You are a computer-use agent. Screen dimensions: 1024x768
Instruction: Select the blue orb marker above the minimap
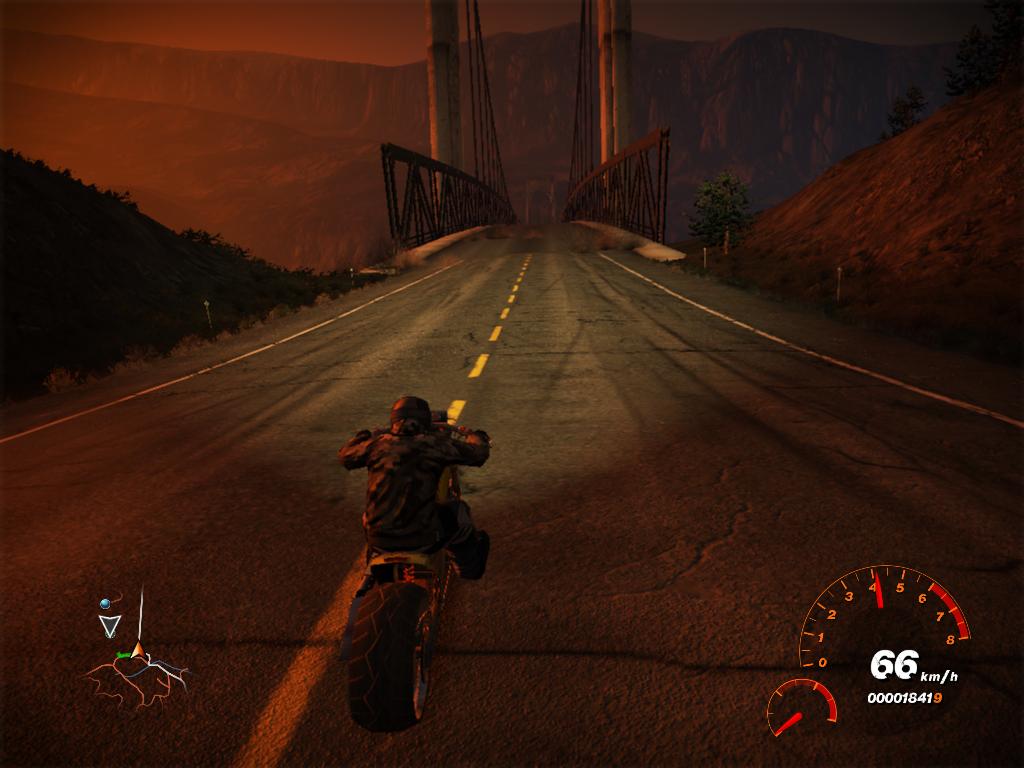[103, 604]
